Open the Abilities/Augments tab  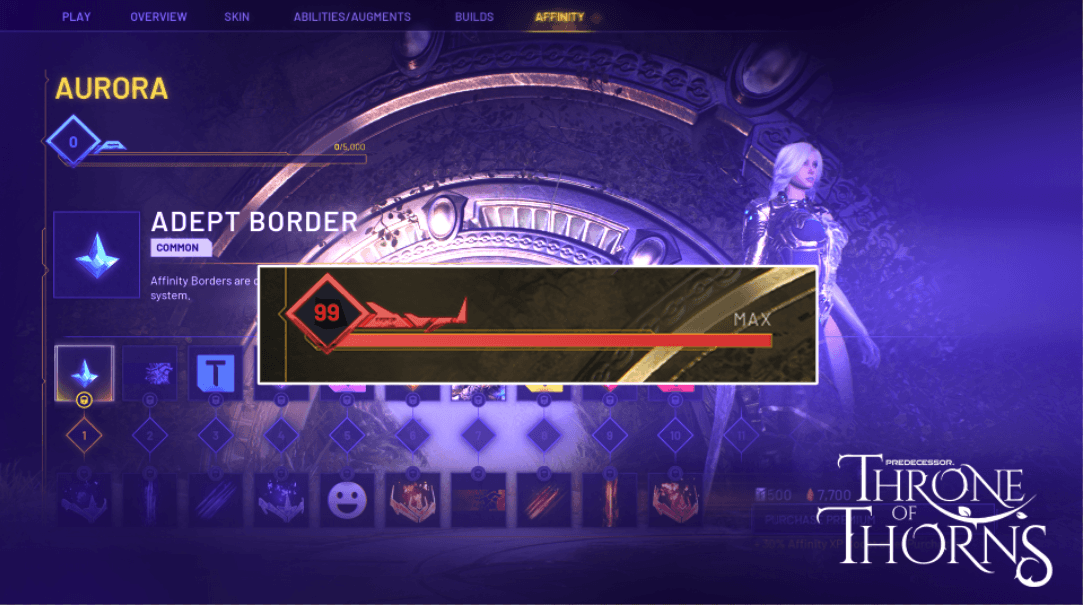[x=352, y=17]
